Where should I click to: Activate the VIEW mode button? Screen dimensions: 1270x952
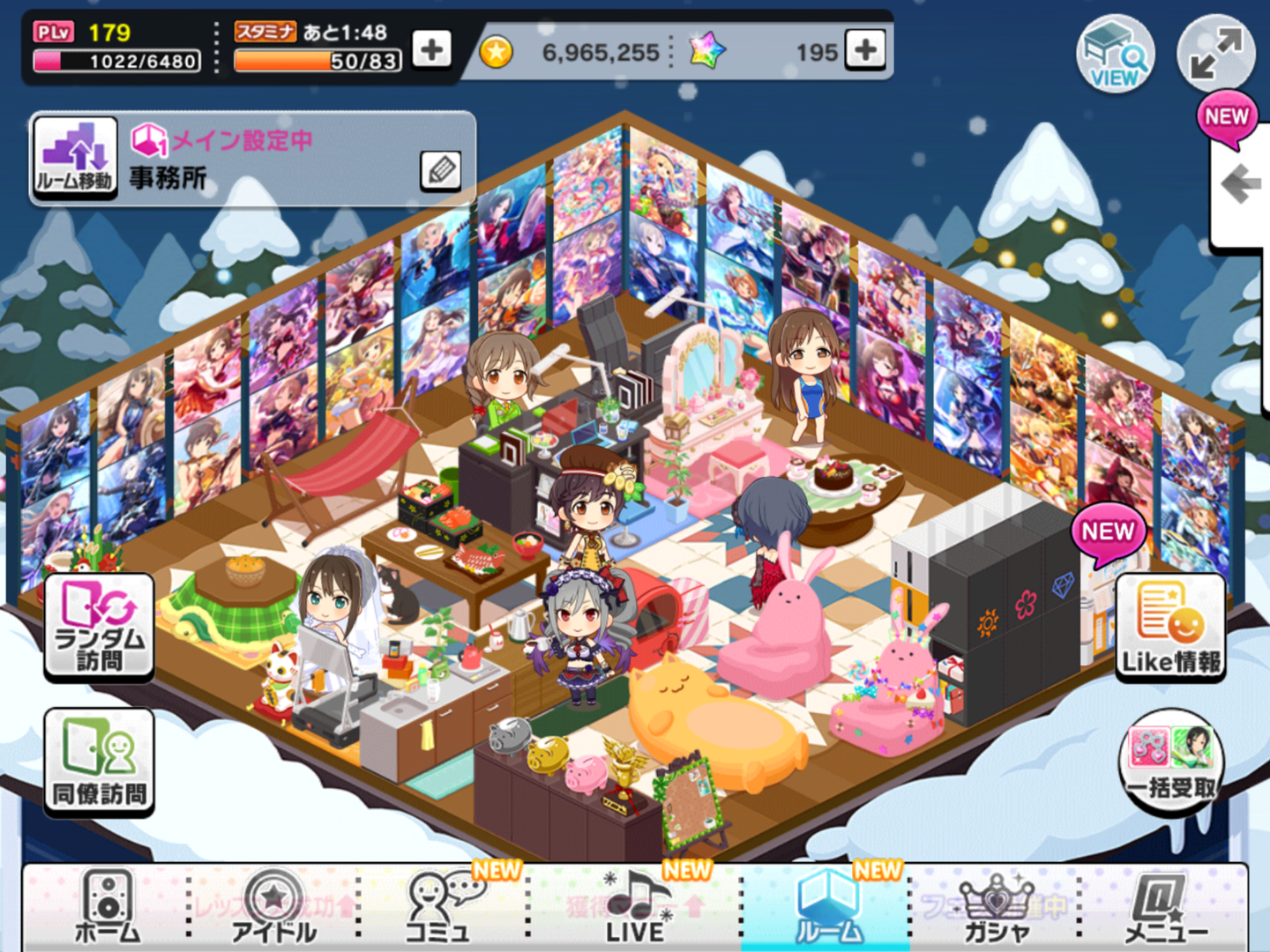pos(1116,54)
